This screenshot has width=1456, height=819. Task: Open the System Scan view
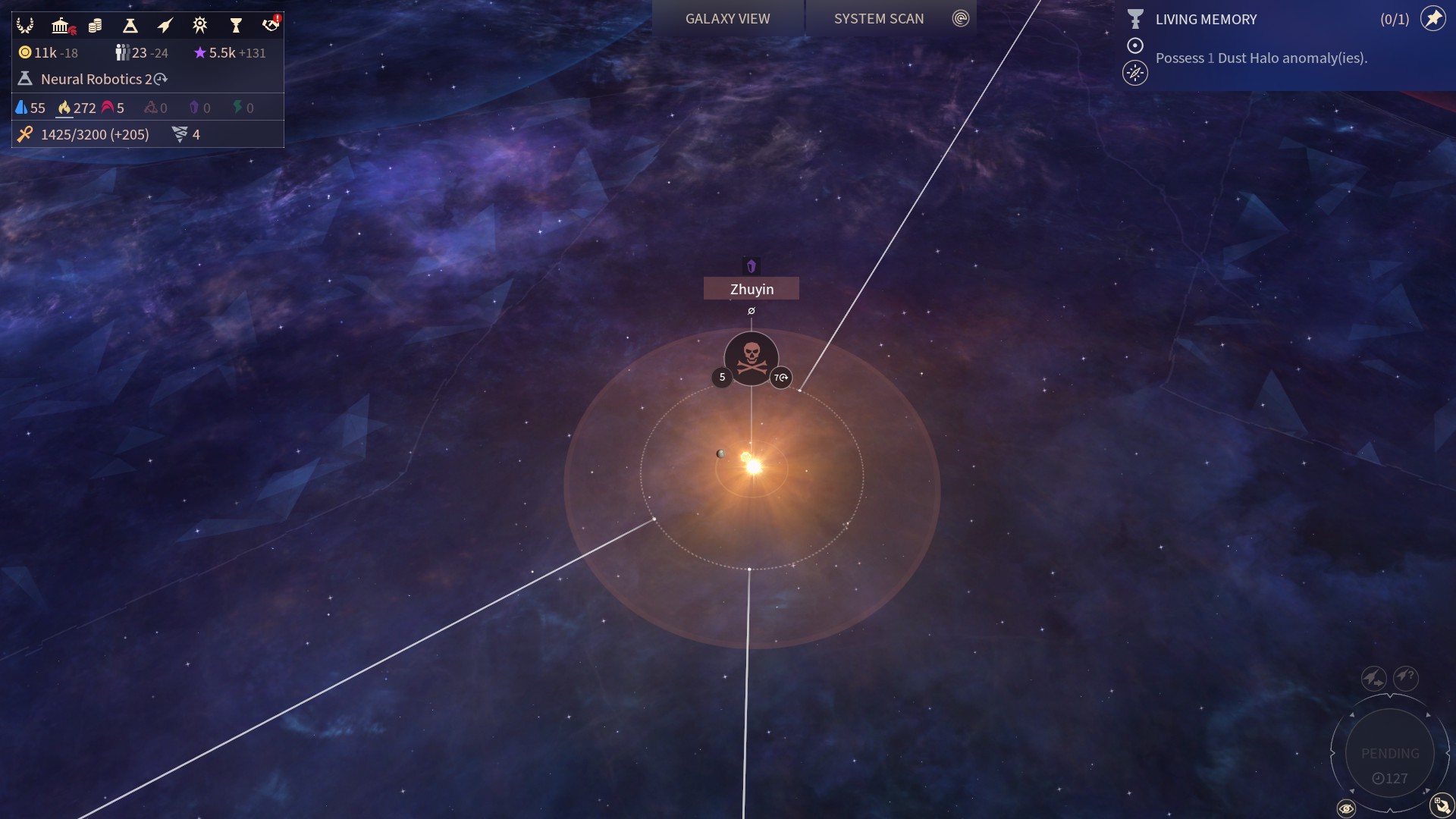(x=879, y=18)
